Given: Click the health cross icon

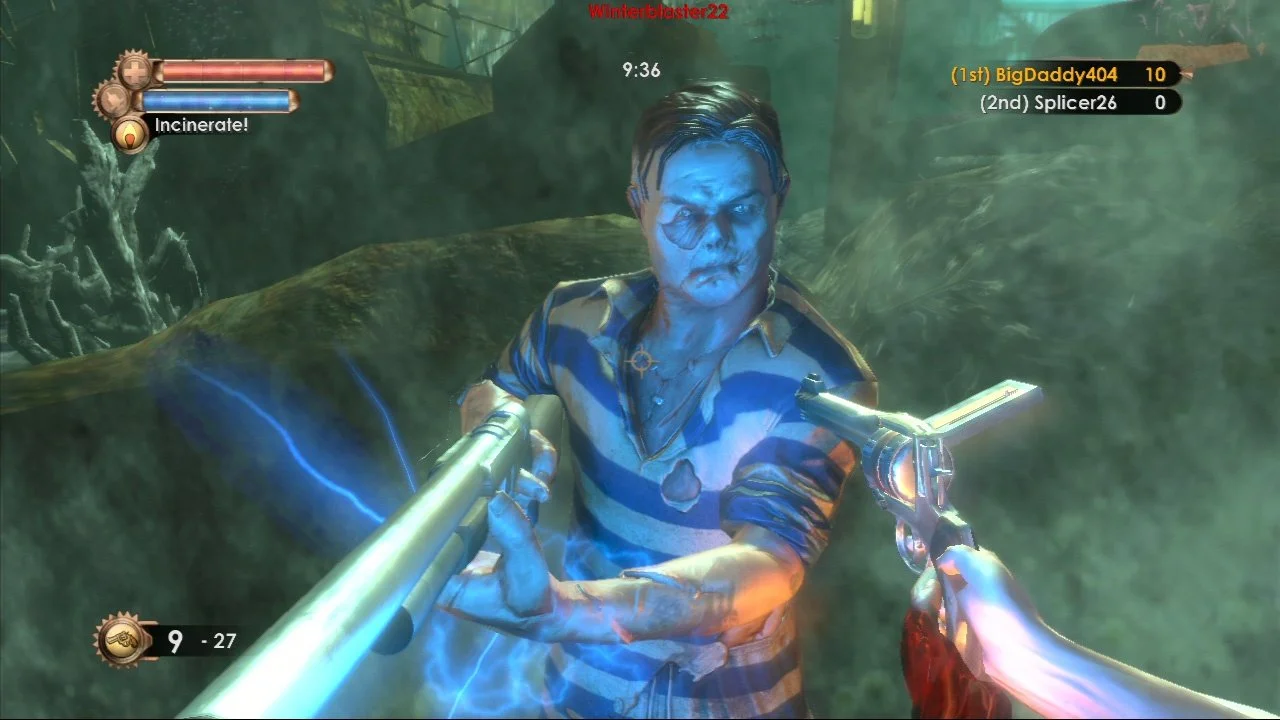Looking at the screenshot, I should coord(133,72).
